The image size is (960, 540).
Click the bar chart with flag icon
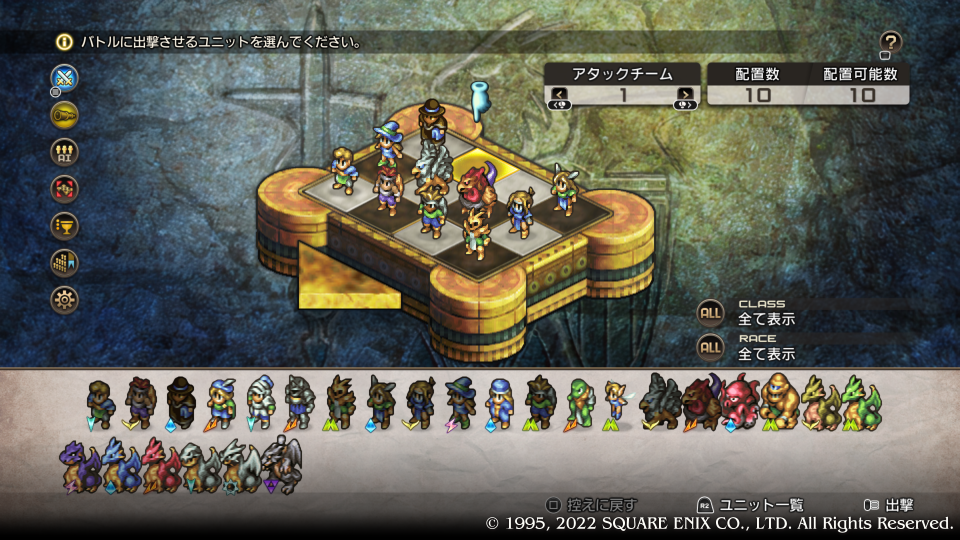point(65,262)
